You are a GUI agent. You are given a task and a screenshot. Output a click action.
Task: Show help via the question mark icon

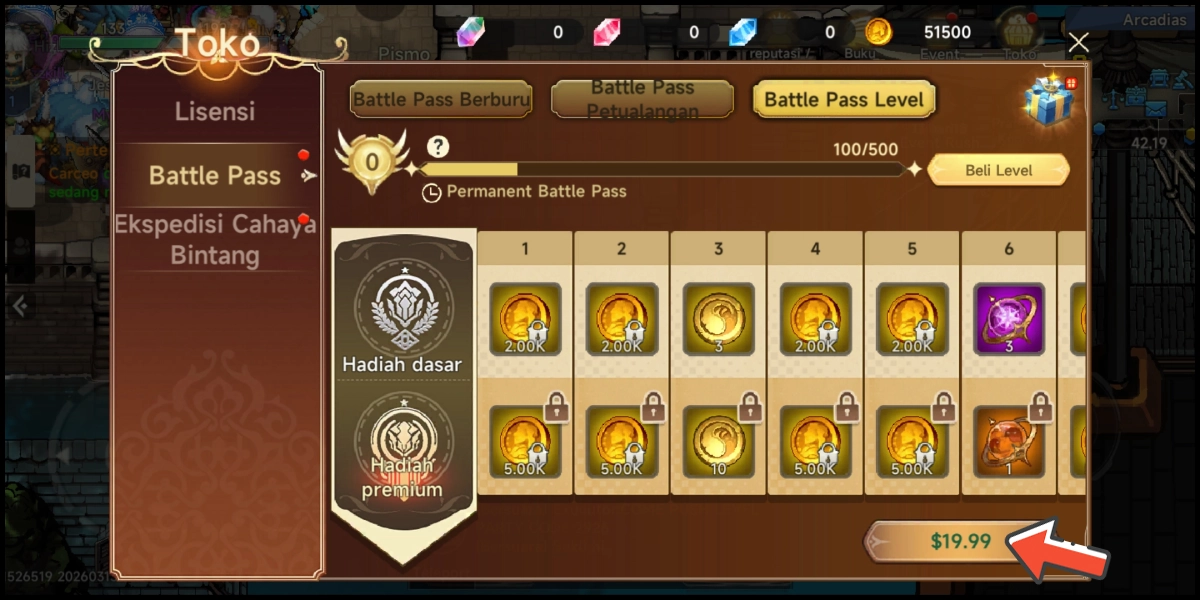click(437, 148)
